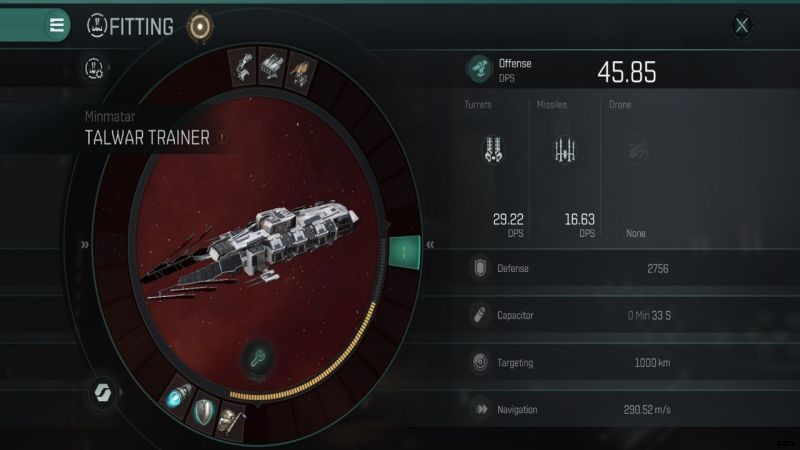
Task: Click the hexagonal icon near the lower left
Action: pyautogui.click(x=103, y=390)
